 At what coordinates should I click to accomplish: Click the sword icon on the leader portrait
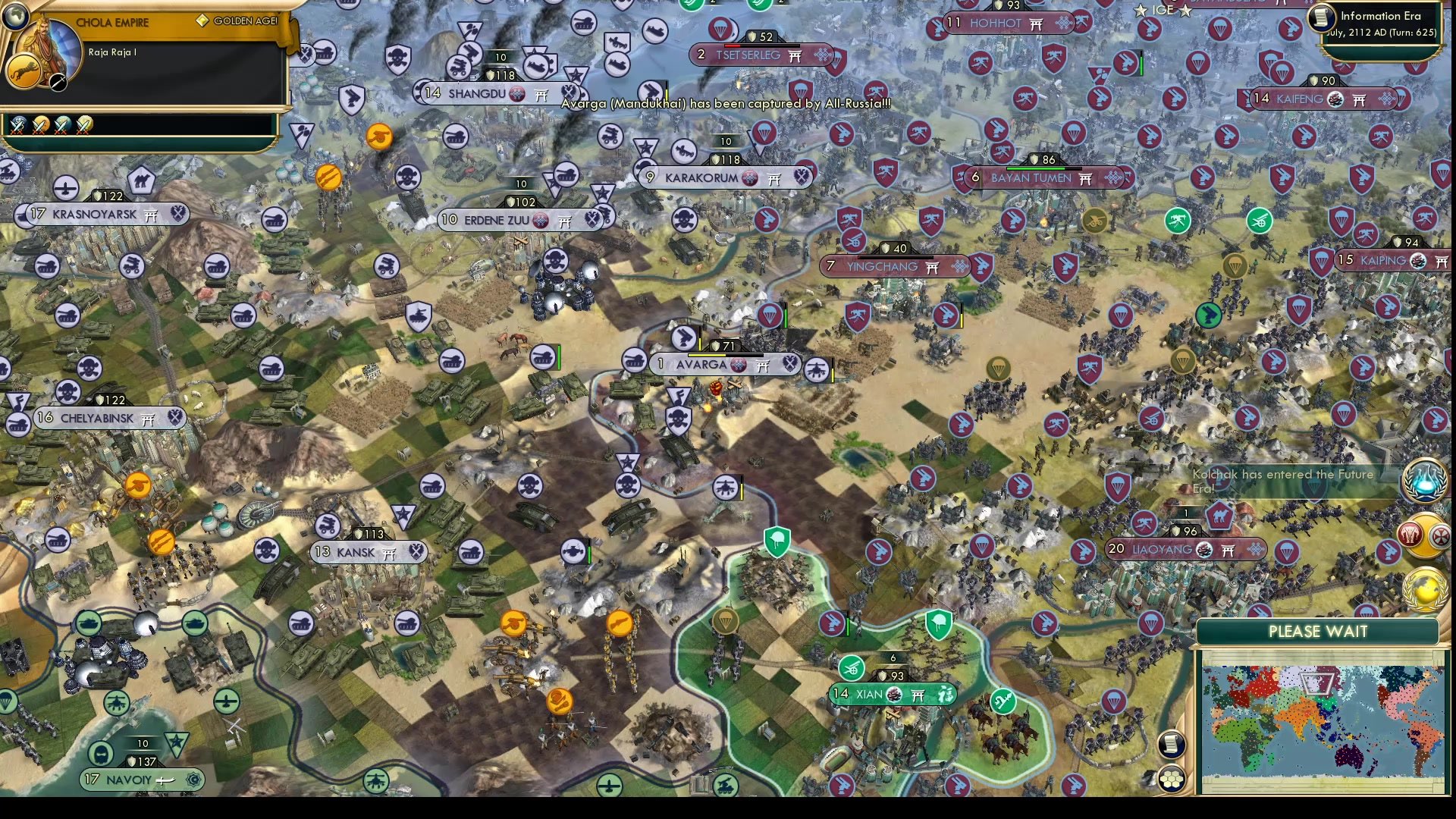[58, 83]
